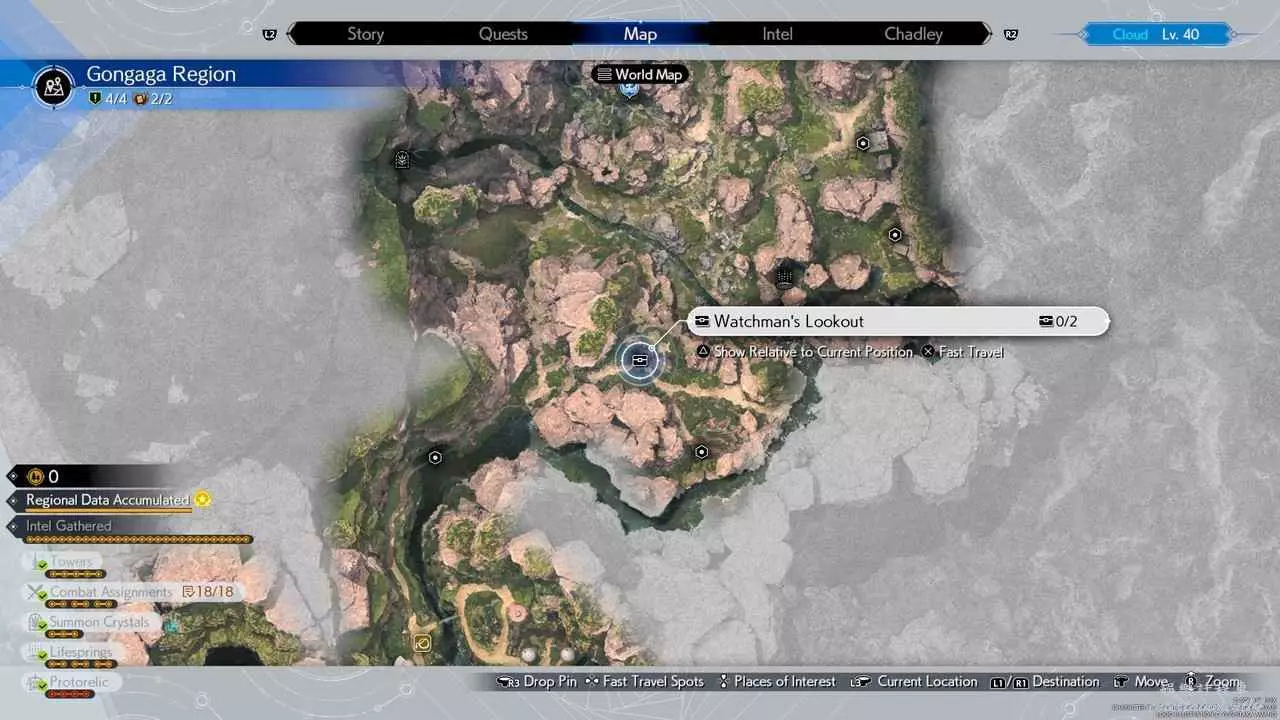Image resolution: width=1280 pixels, height=720 pixels.
Task: Select Combat Assignments intel entry
Action: click(x=111, y=592)
